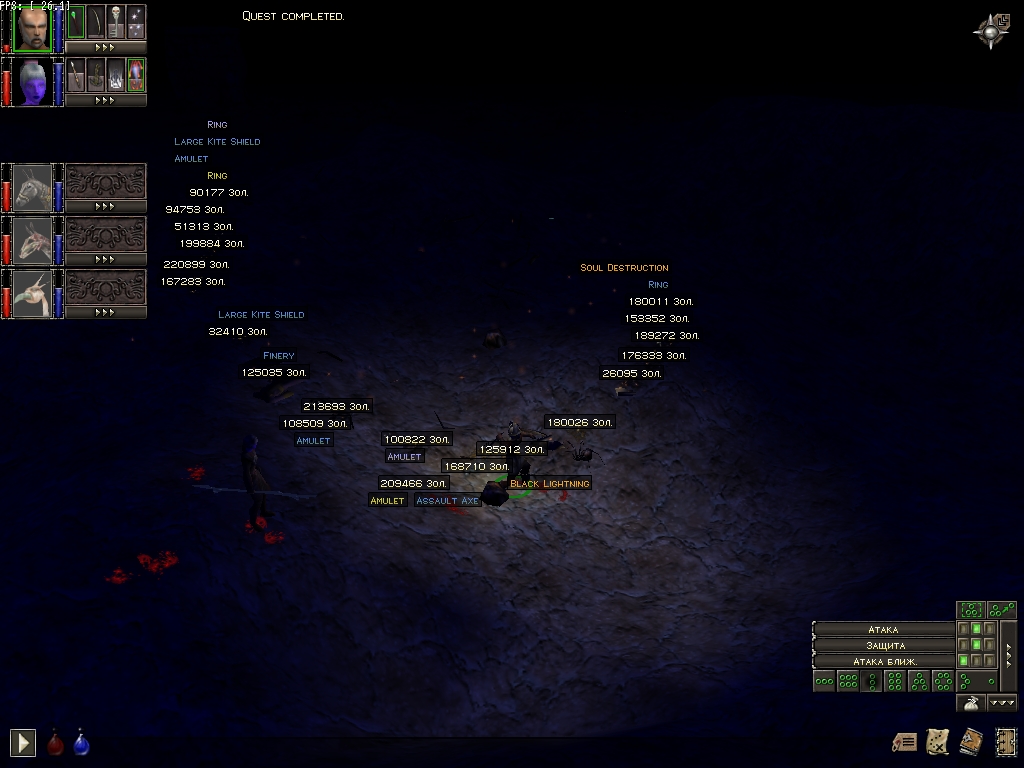Open the quest journal book
This screenshot has height=768, width=1024.
[970, 741]
